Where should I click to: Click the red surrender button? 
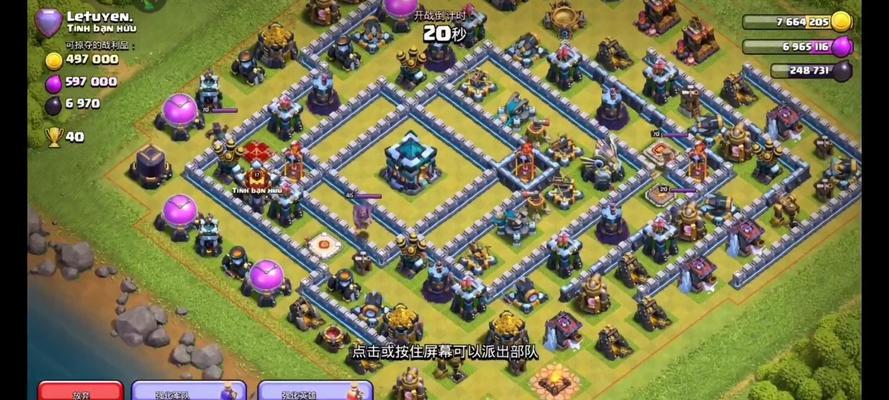(x=80, y=391)
